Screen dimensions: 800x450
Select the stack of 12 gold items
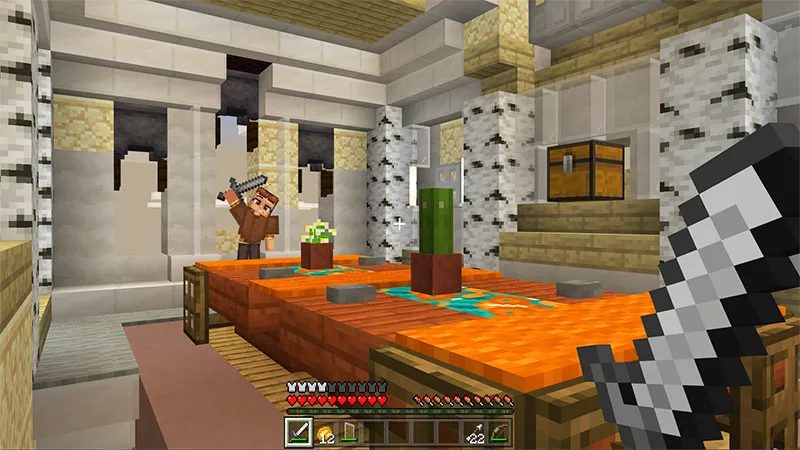[325, 432]
